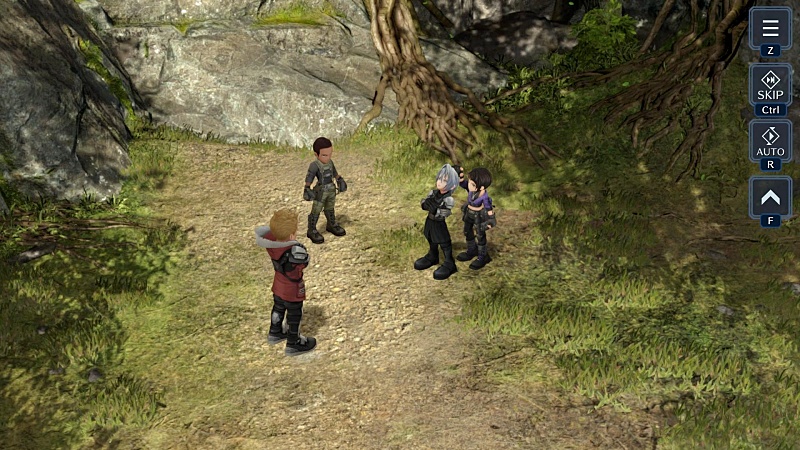Open the hamburger menu button
Image resolution: width=800 pixels, height=450 pixels.
tap(770, 28)
